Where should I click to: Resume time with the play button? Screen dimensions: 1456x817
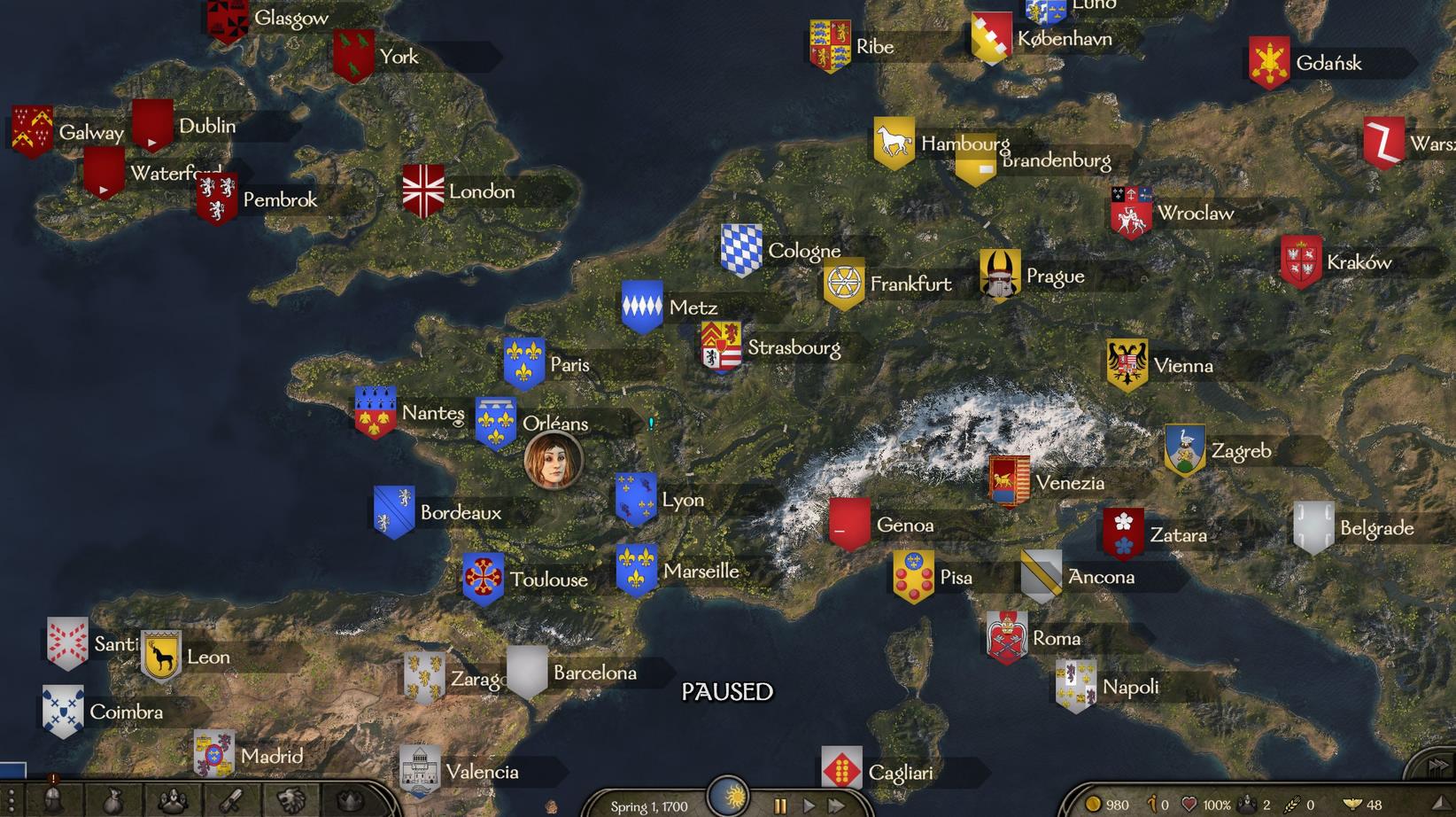(809, 805)
